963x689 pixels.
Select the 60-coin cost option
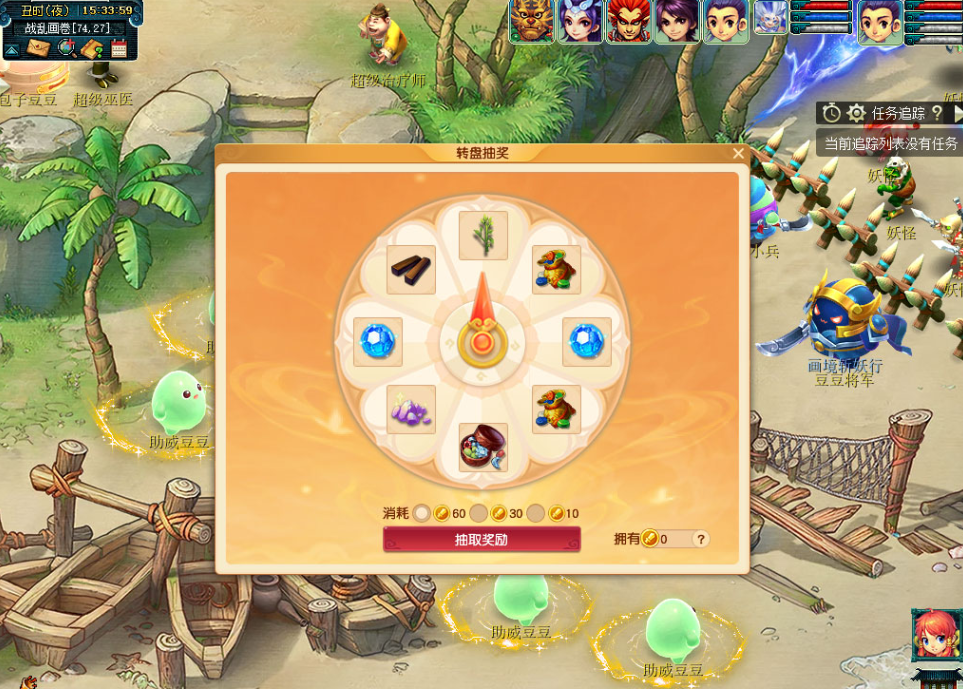(x=422, y=513)
